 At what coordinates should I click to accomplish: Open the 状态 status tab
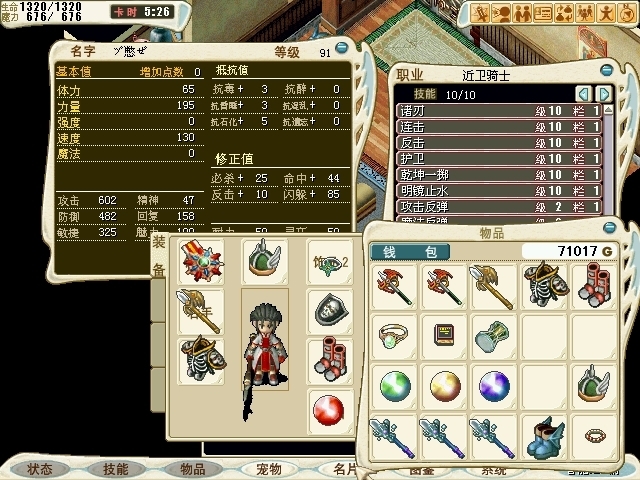(40, 468)
